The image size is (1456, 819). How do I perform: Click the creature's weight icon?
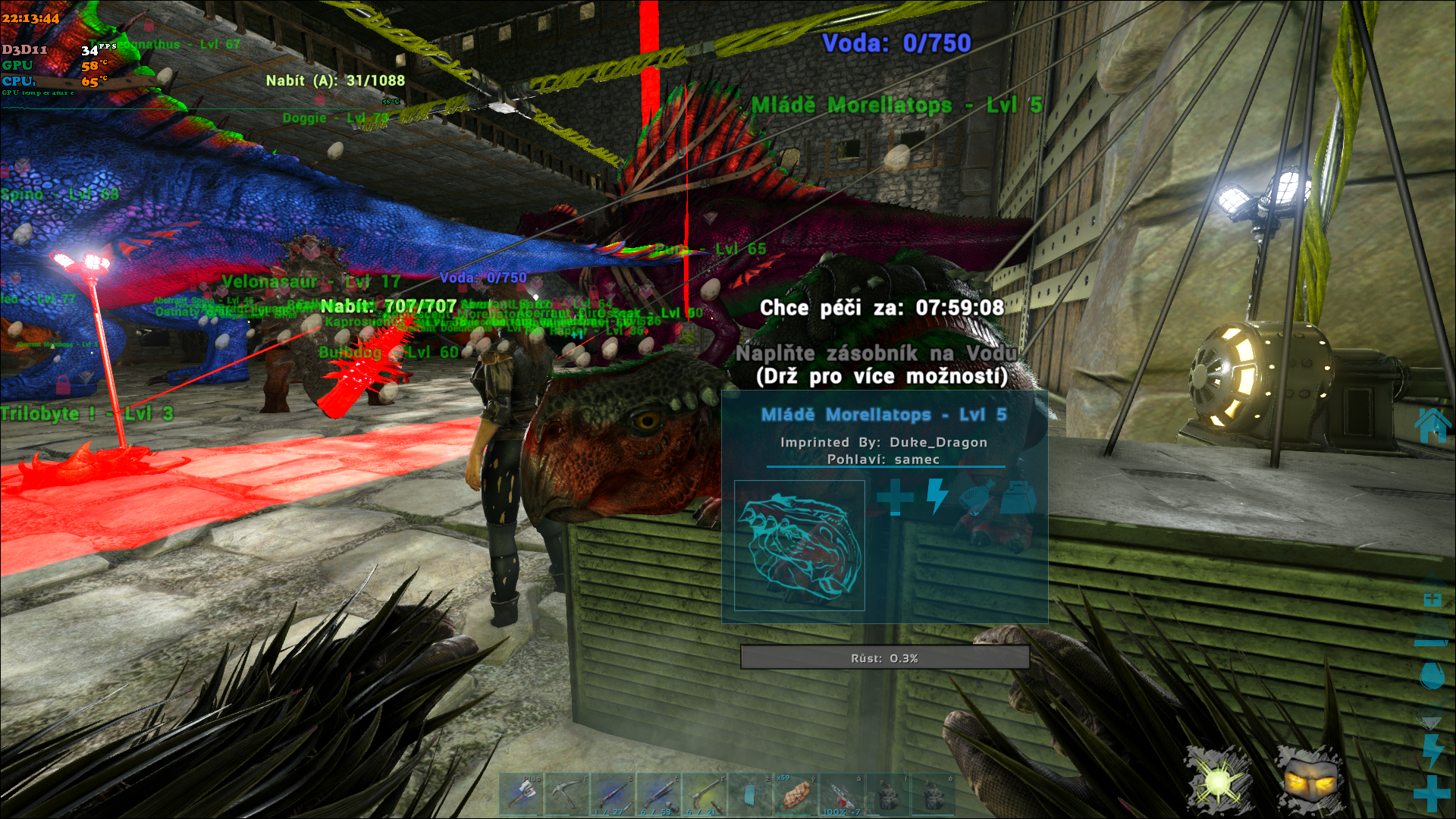click(x=1018, y=497)
